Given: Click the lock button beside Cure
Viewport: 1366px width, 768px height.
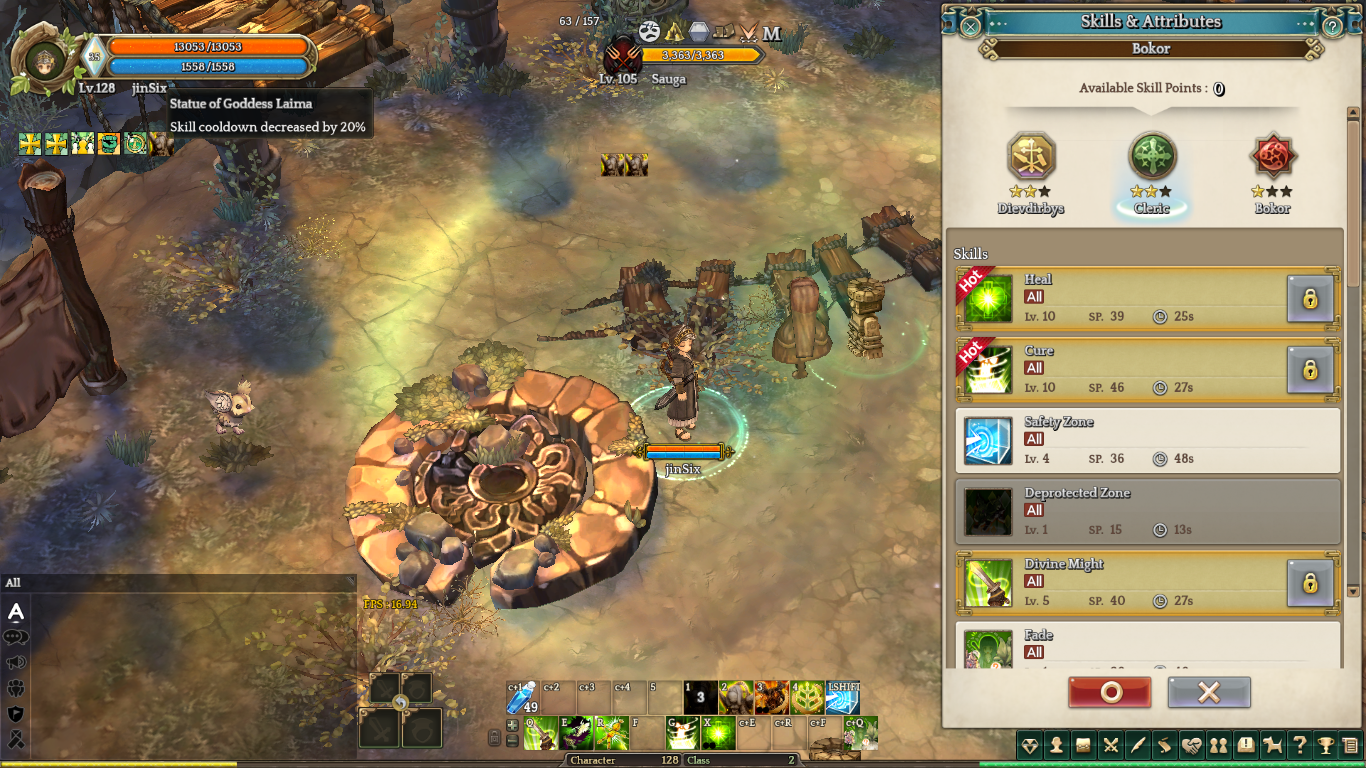Looking at the screenshot, I should click(x=1309, y=370).
